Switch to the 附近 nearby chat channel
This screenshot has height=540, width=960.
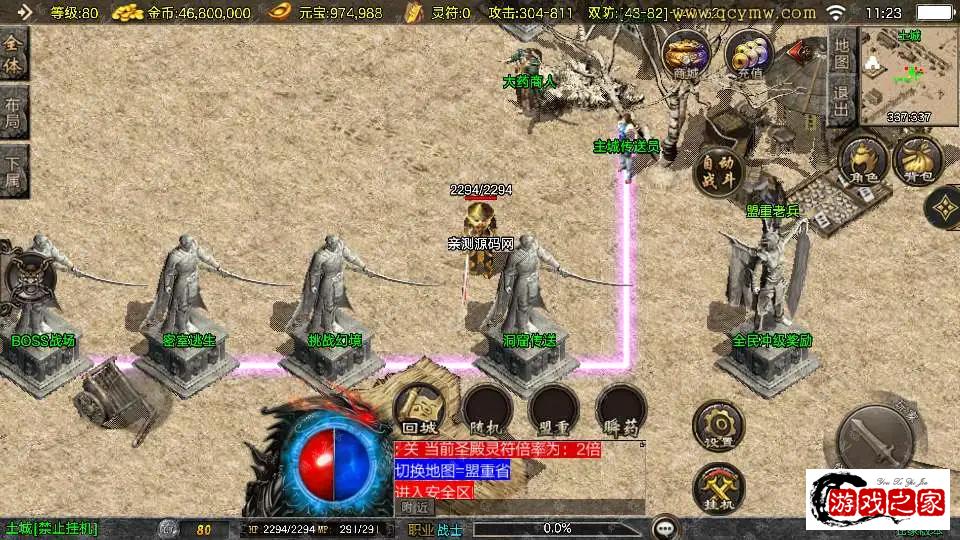(414, 507)
